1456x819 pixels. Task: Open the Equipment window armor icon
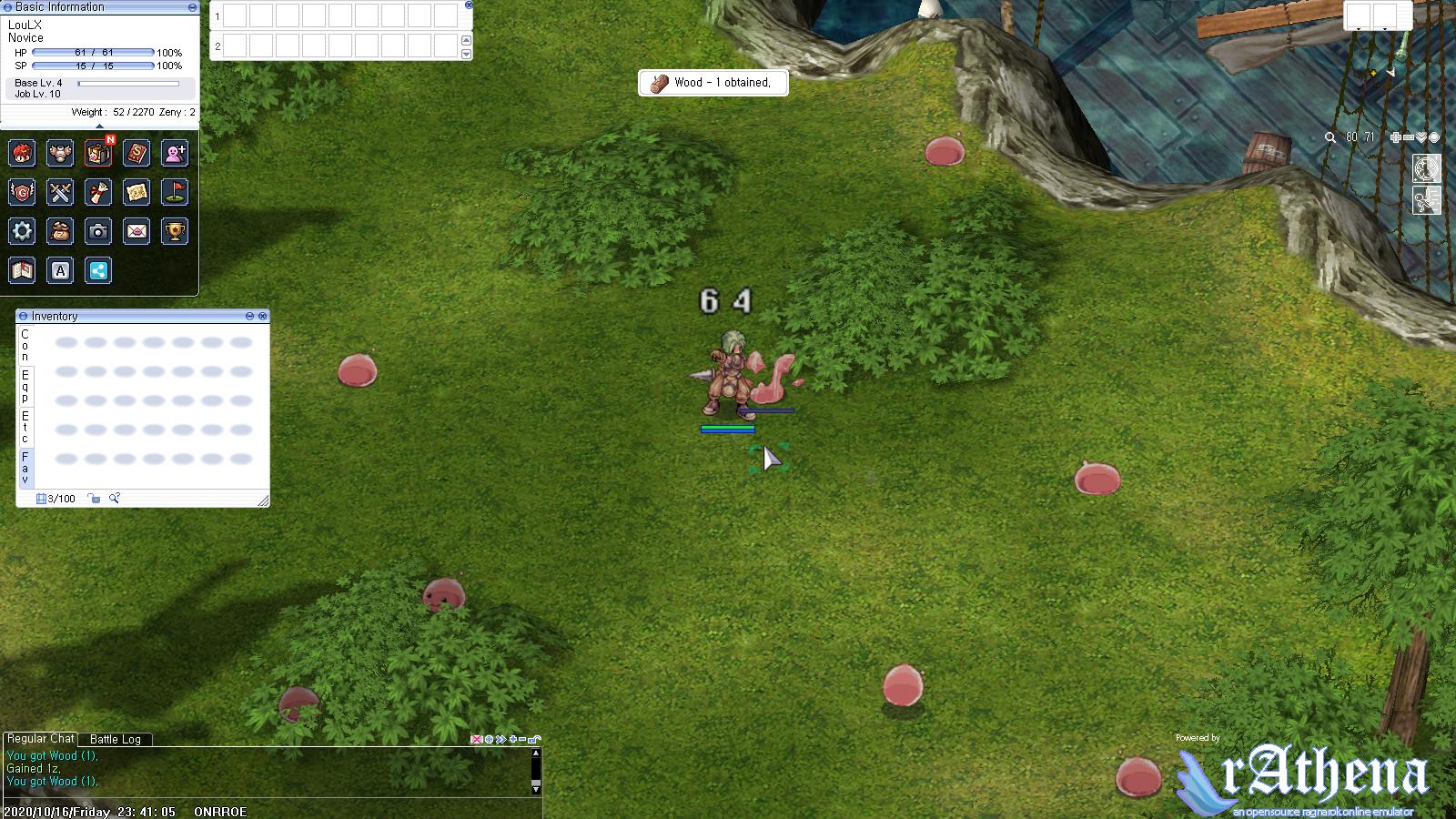coord(60,153)
